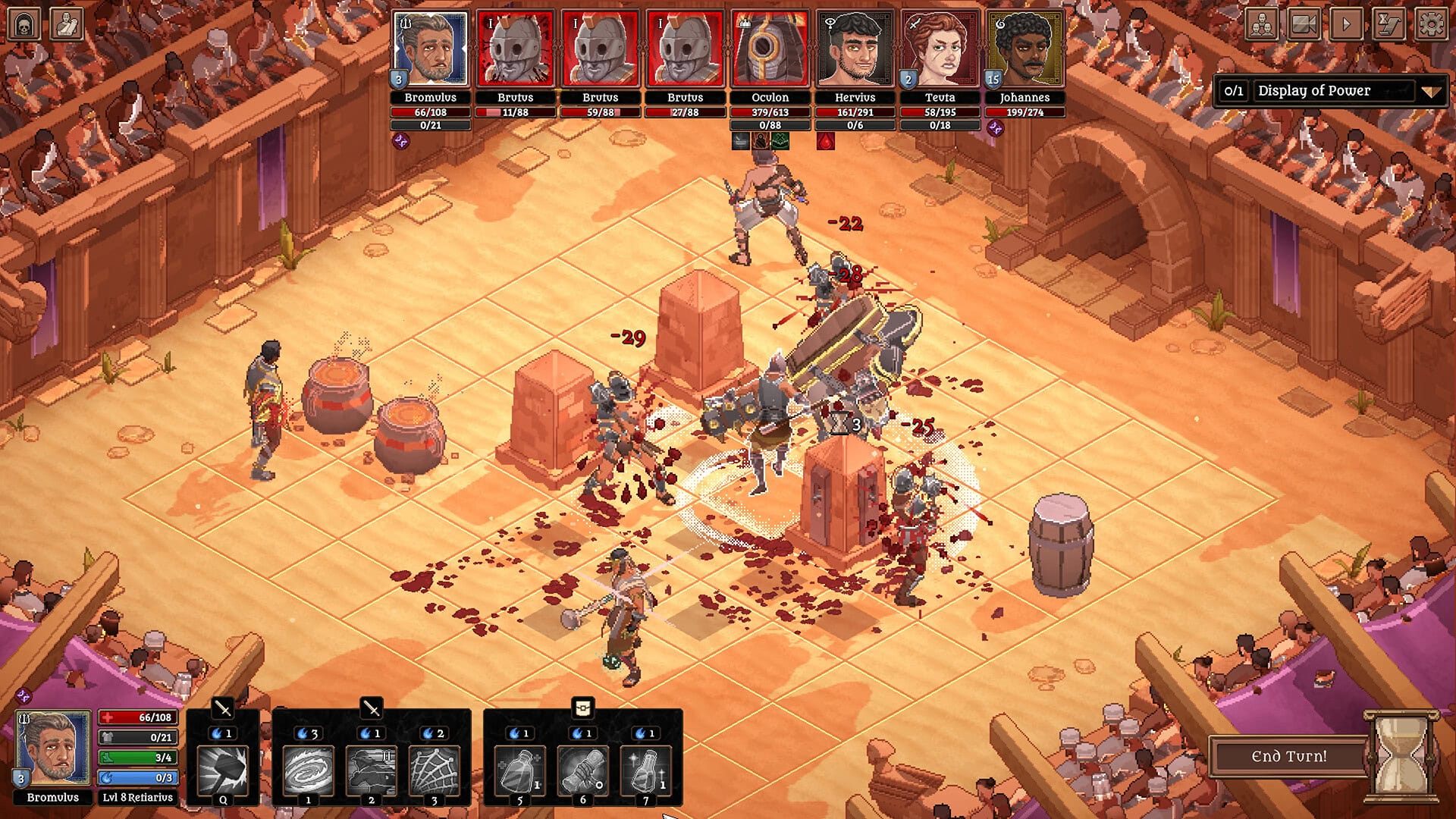Toggle the camera mode icon
This screenshot has height=819, width=1456.
pos(1303,25)
